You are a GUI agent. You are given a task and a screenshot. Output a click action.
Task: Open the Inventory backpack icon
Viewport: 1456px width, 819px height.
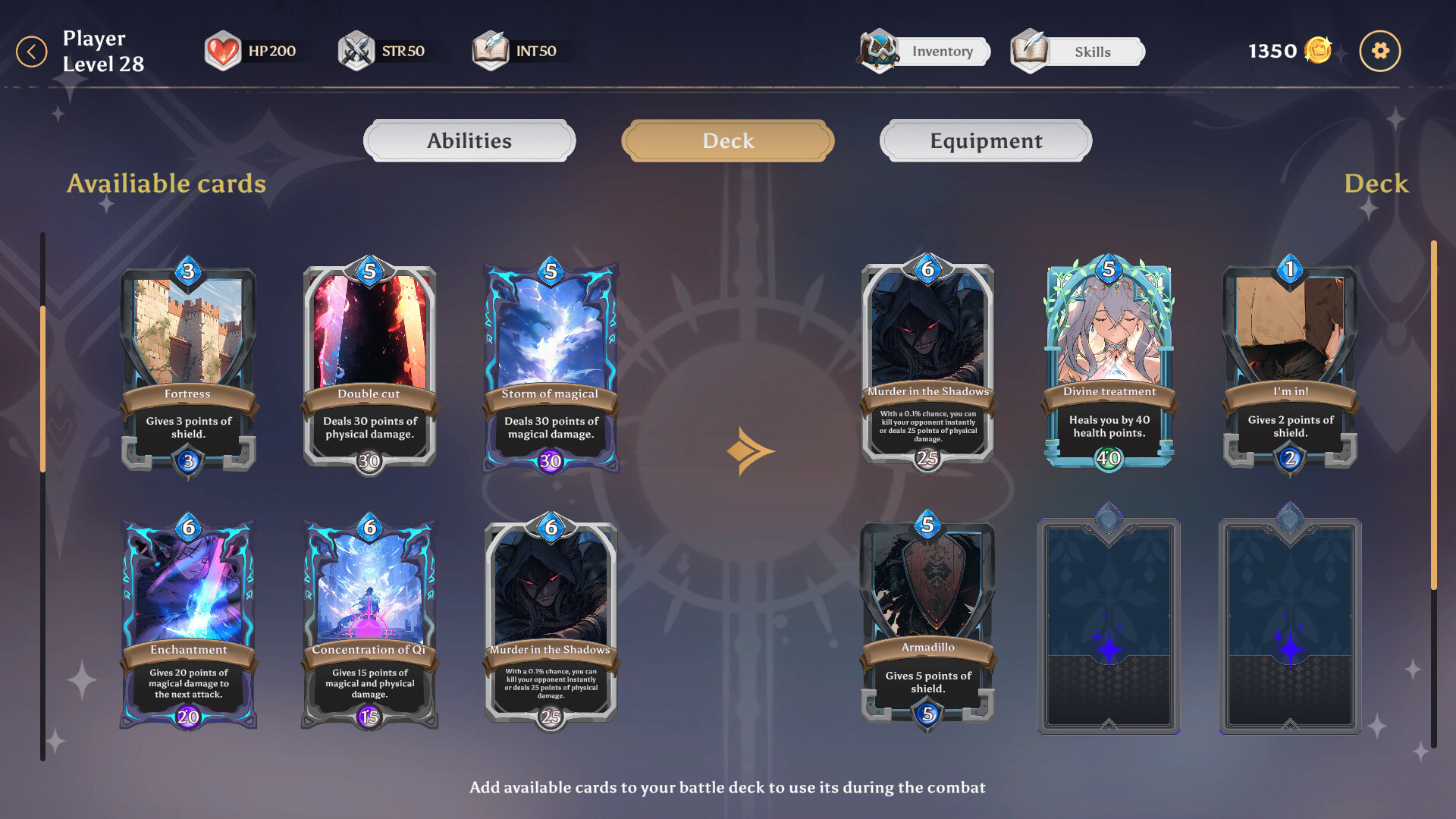pos(878,51)
